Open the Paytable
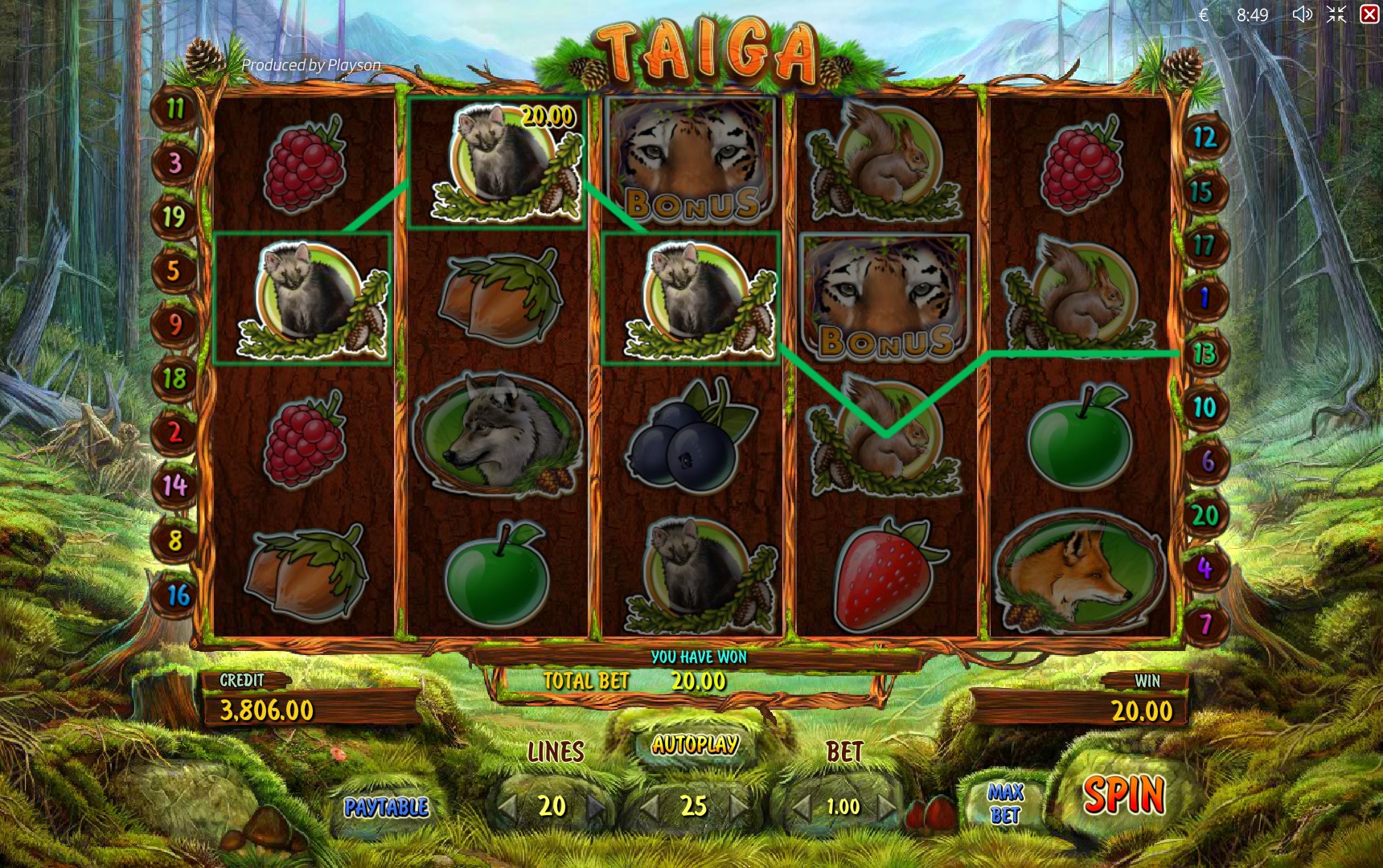The height and width of the screenshot is (868, 1383). 386,806
